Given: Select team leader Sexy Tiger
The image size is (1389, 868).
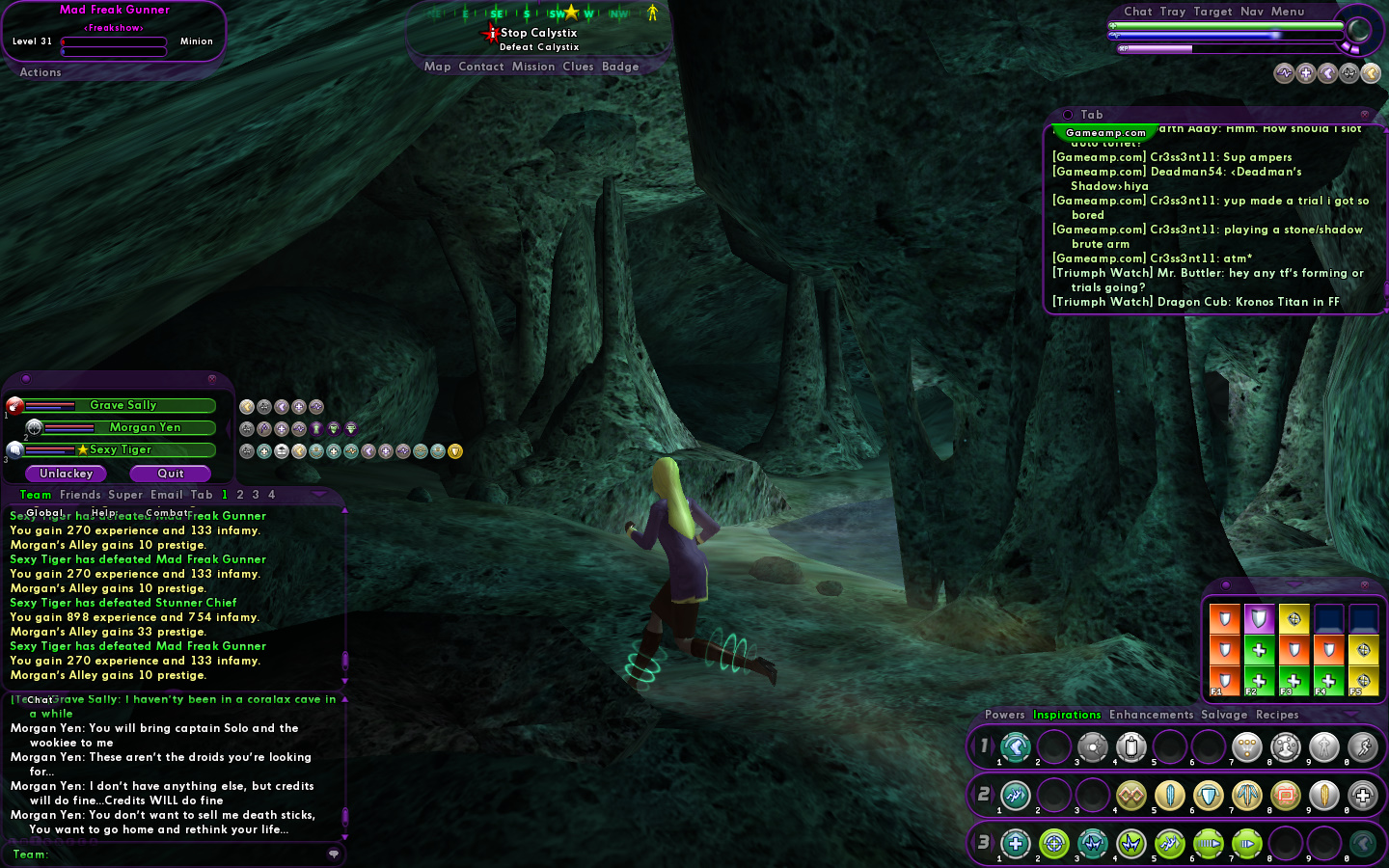Looking at the screenshot, I should pos(121,450).
